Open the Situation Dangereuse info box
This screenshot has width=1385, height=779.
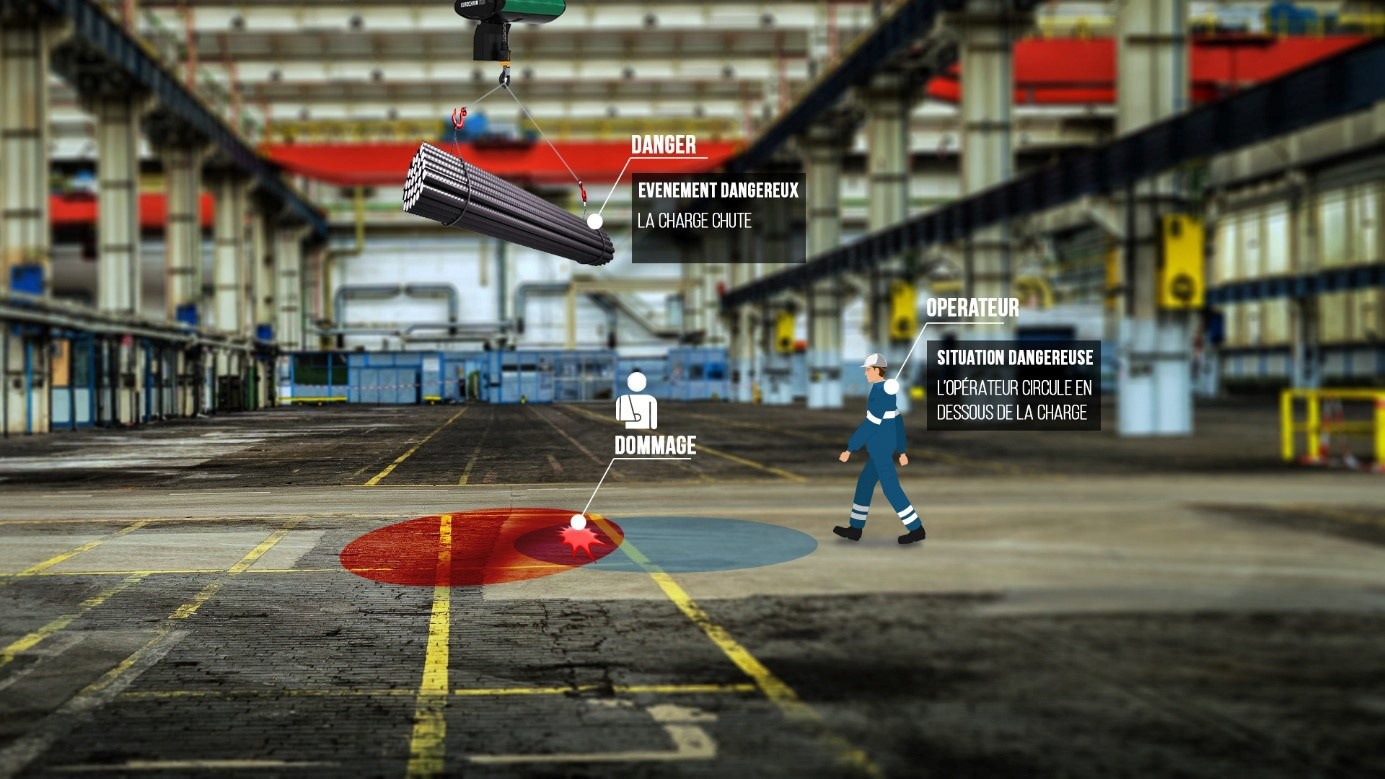click(1013, 385)
